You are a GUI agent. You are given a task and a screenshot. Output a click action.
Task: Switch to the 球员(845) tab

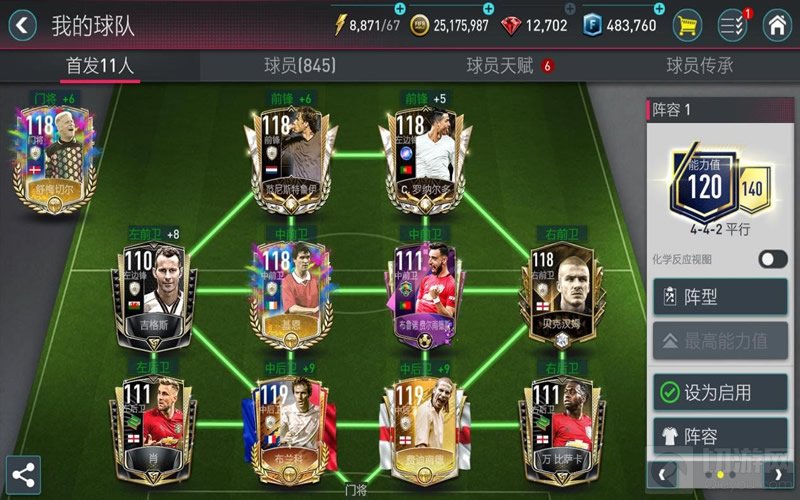click(x=299, y=66)
